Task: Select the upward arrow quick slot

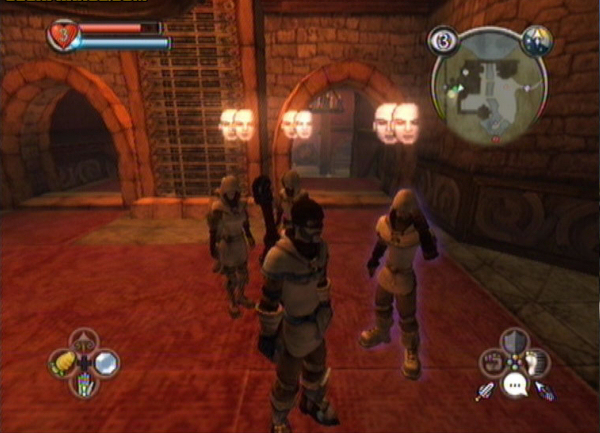Action: [83, 340]
